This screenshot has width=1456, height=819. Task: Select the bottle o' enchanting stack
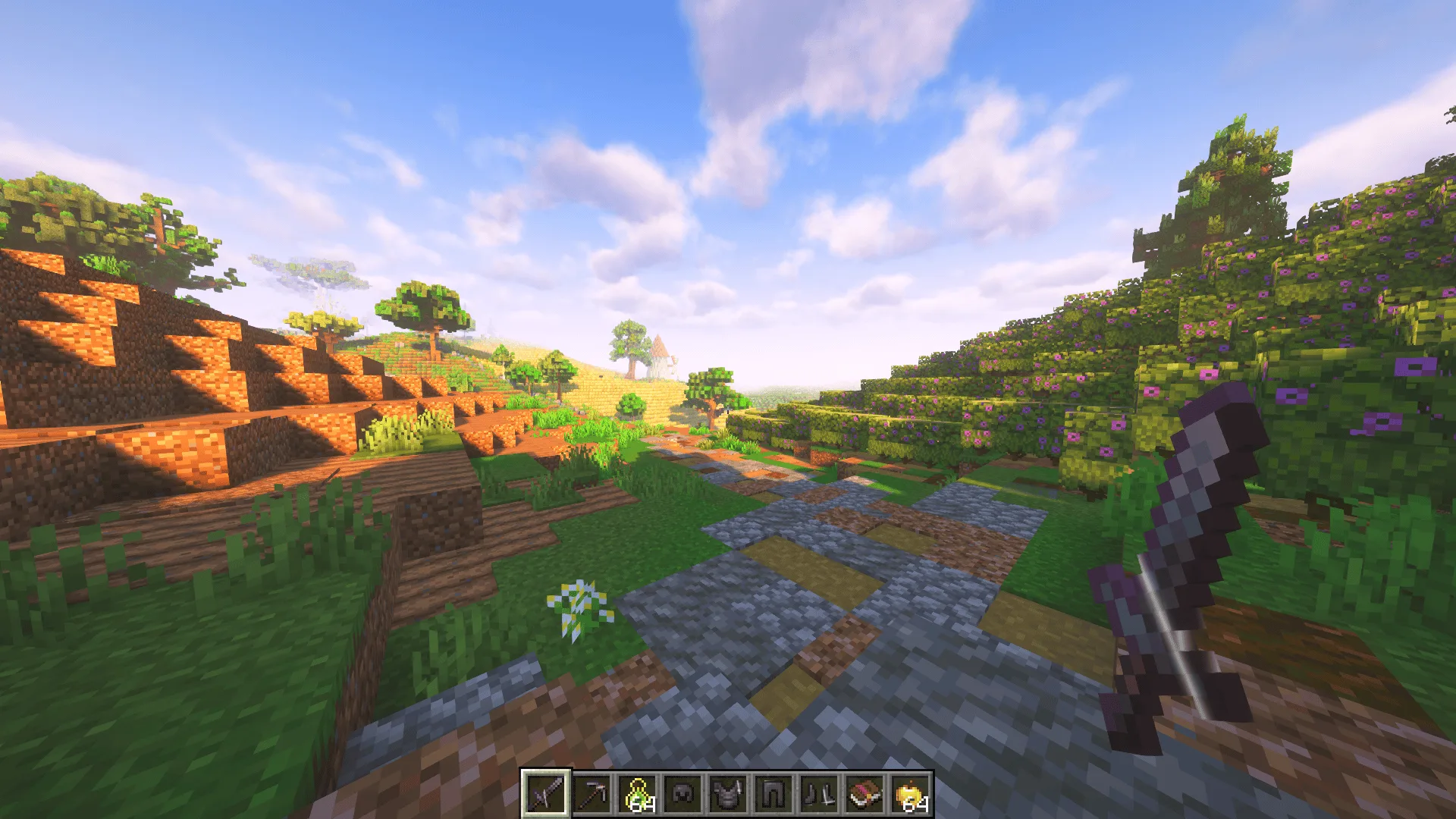637,794
